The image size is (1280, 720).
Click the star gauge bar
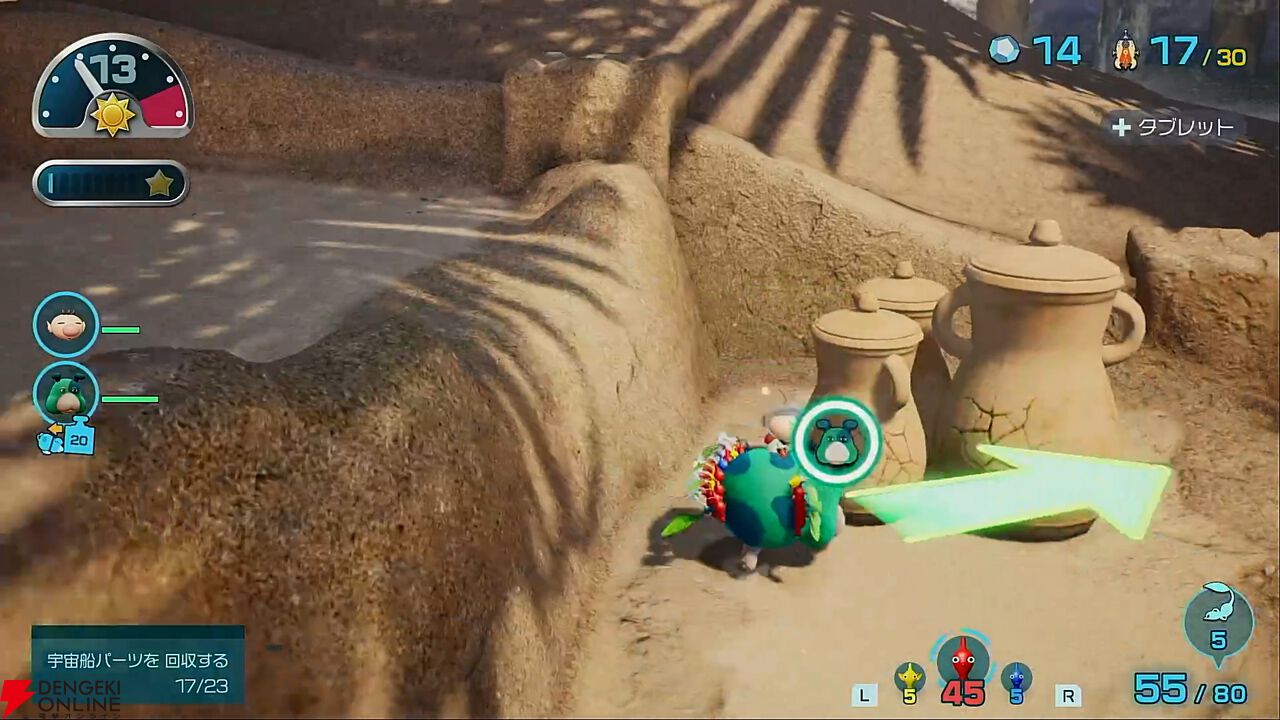[111, 183]
